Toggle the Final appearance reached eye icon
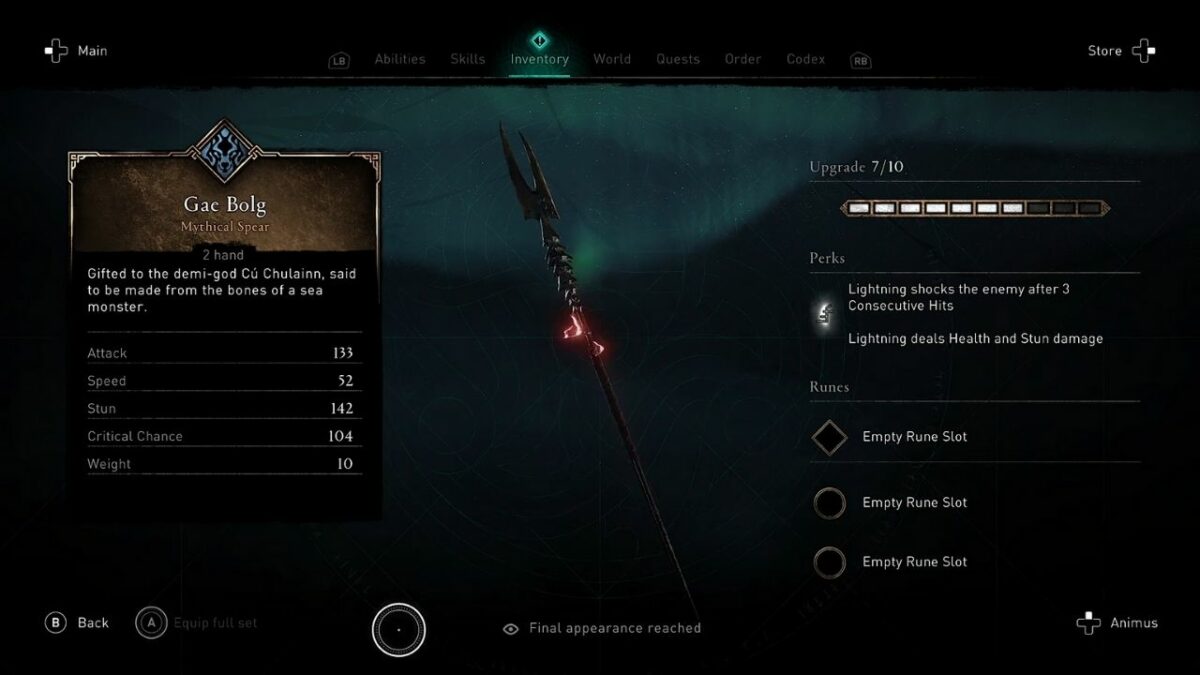The image size is (1200, 675). (511, 629)
